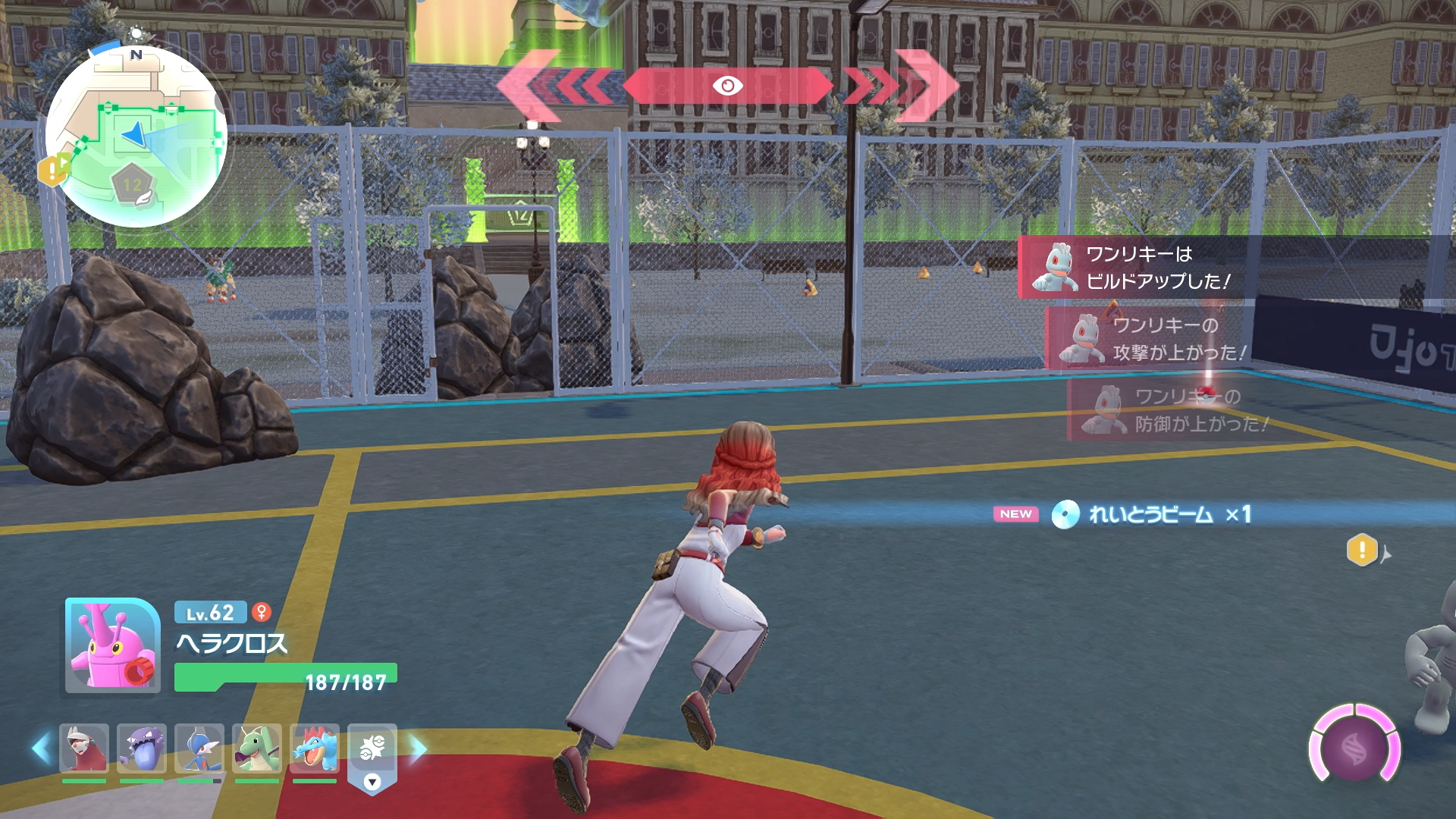Switch to Feraligatr in the party bar

tap(315, 748)
